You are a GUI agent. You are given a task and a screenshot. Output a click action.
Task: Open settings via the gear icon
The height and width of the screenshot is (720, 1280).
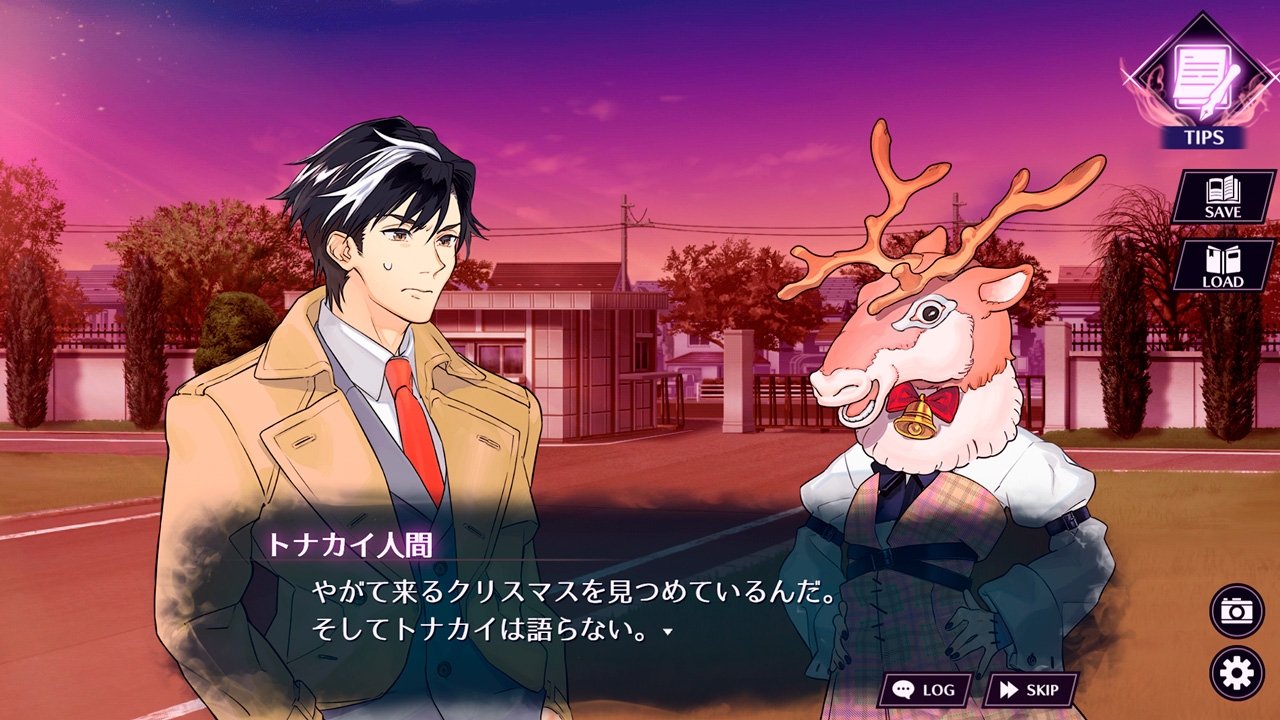click(x=1237, y=673)
